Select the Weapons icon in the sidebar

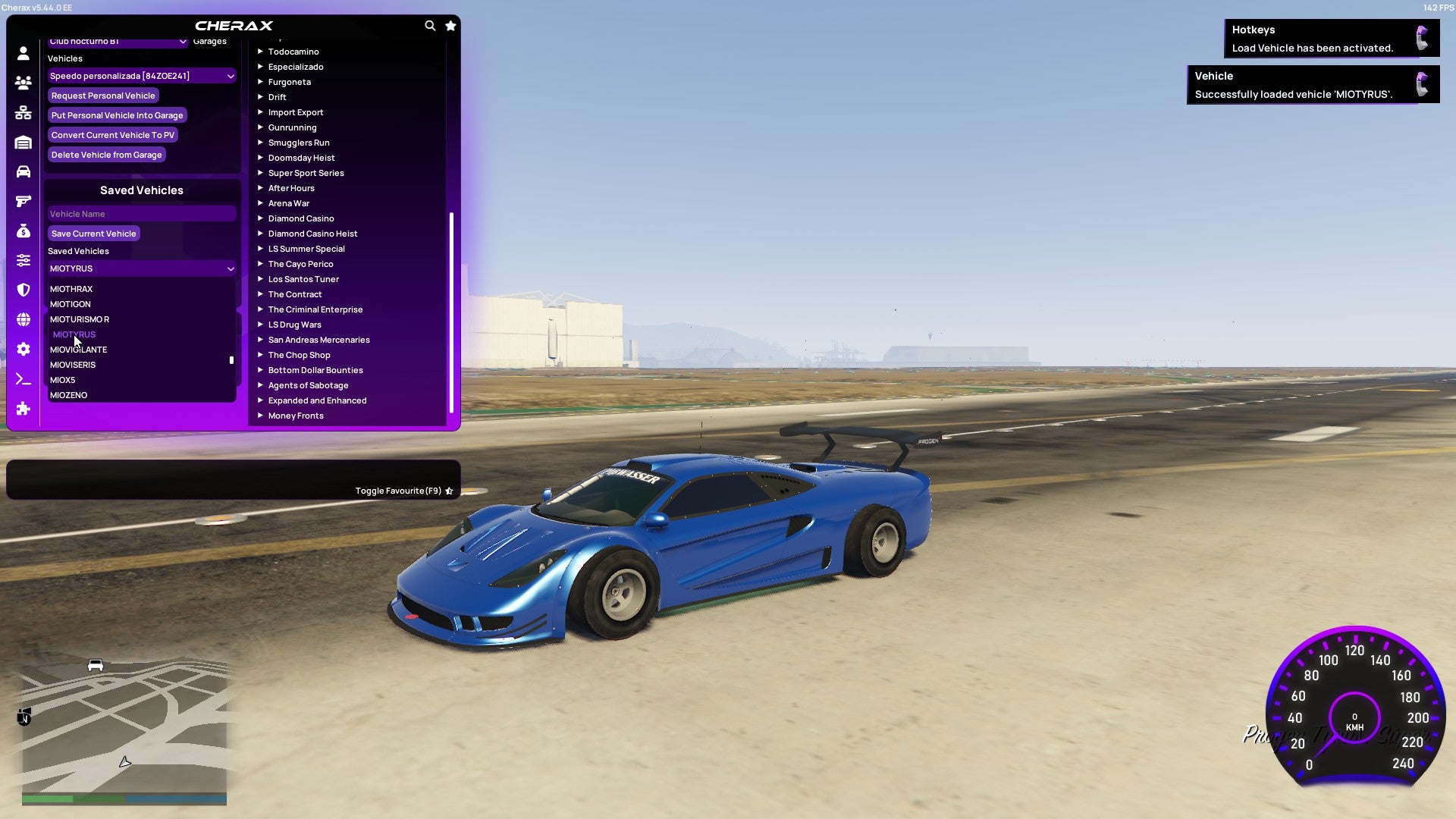23,201
